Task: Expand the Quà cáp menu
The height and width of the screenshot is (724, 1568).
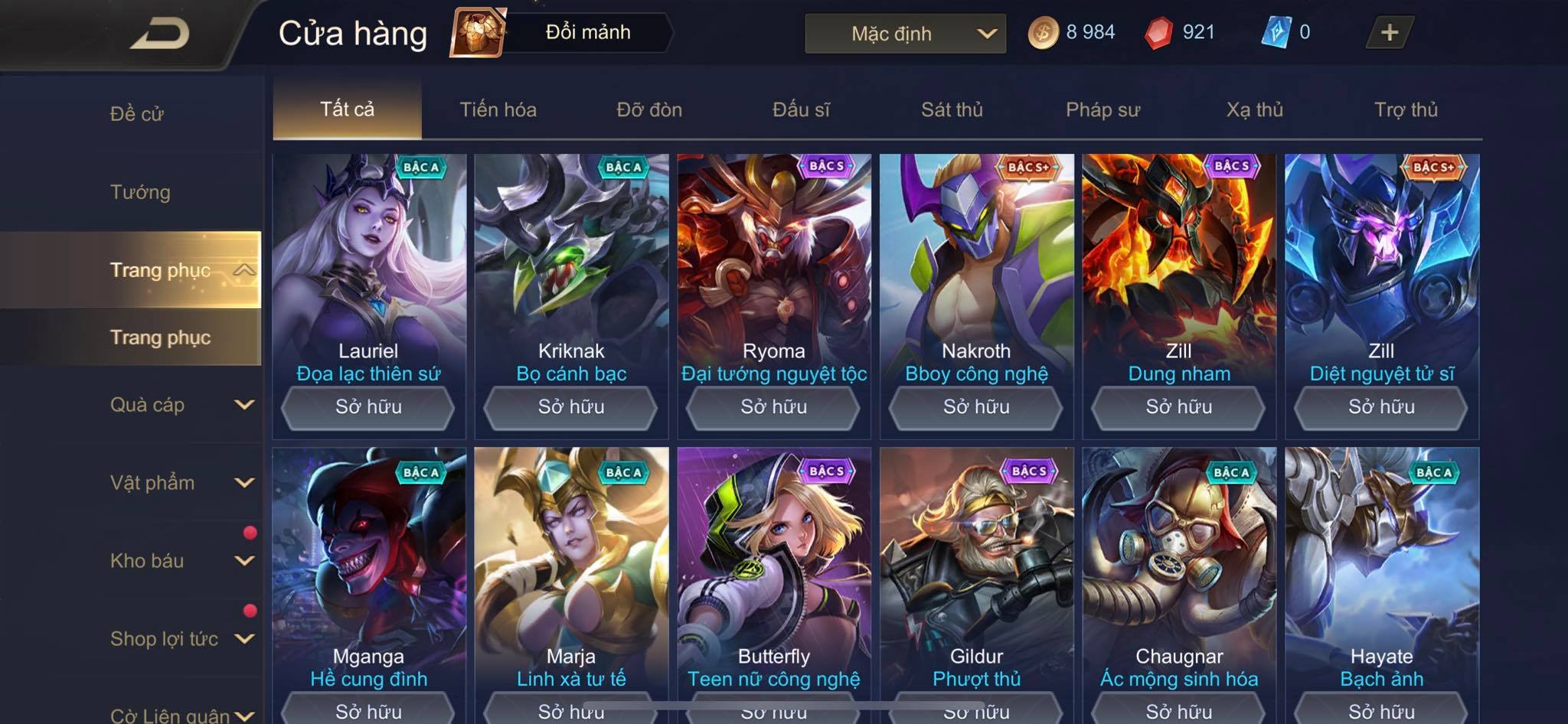Action: (180, 405)
